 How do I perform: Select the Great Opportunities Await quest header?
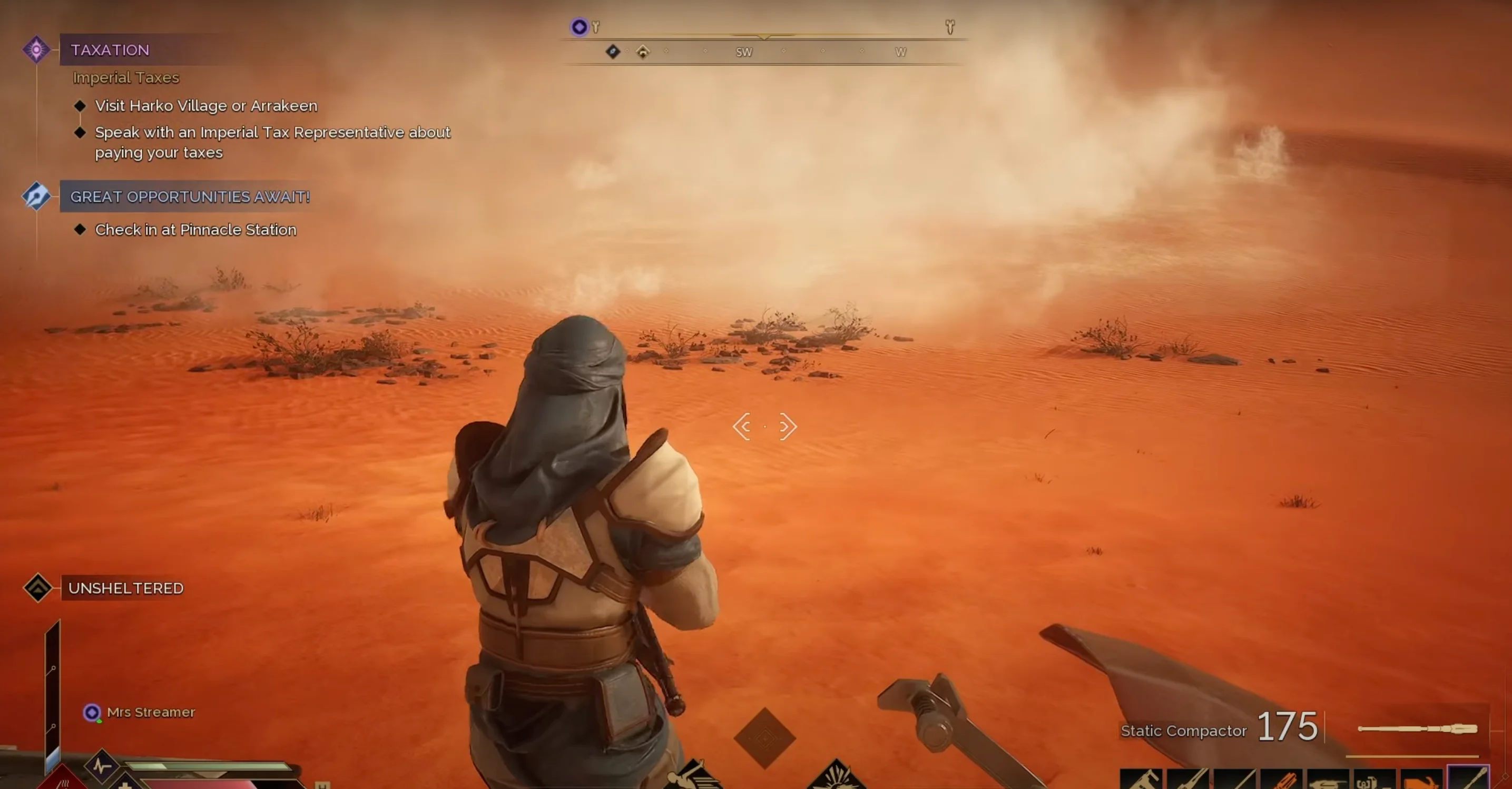[x=190, y=196]
